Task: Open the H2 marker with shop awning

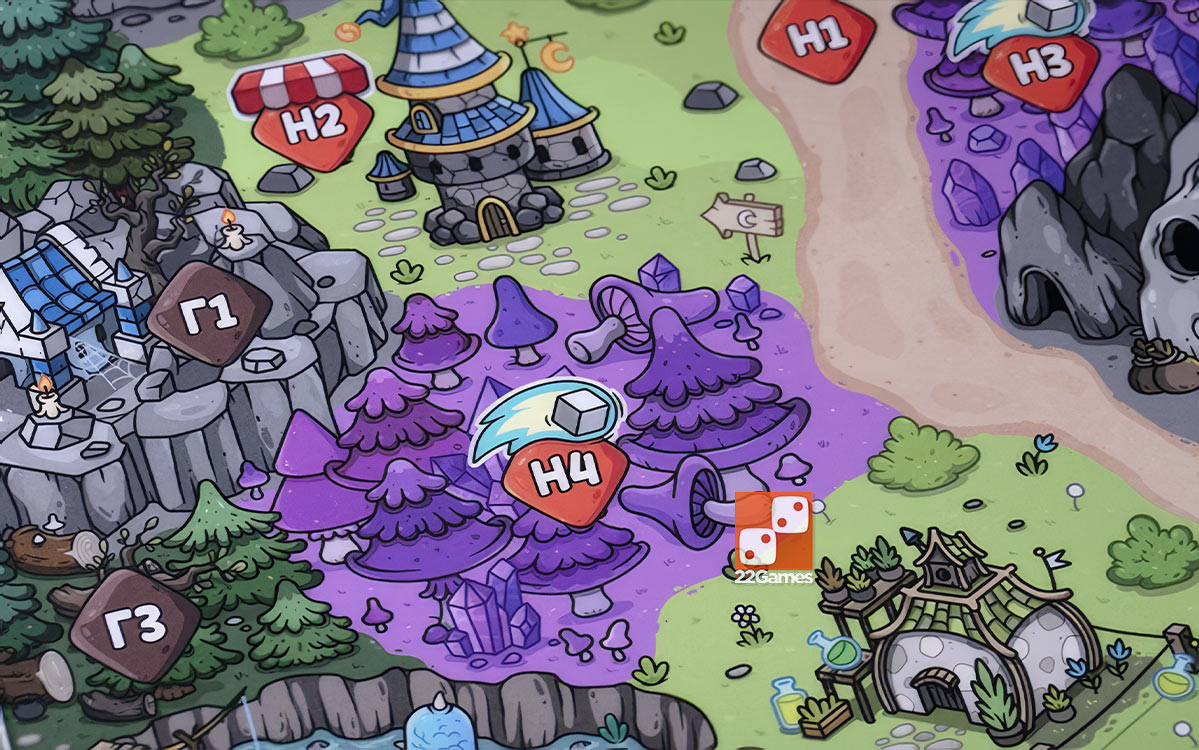Action: pos(313,124)
